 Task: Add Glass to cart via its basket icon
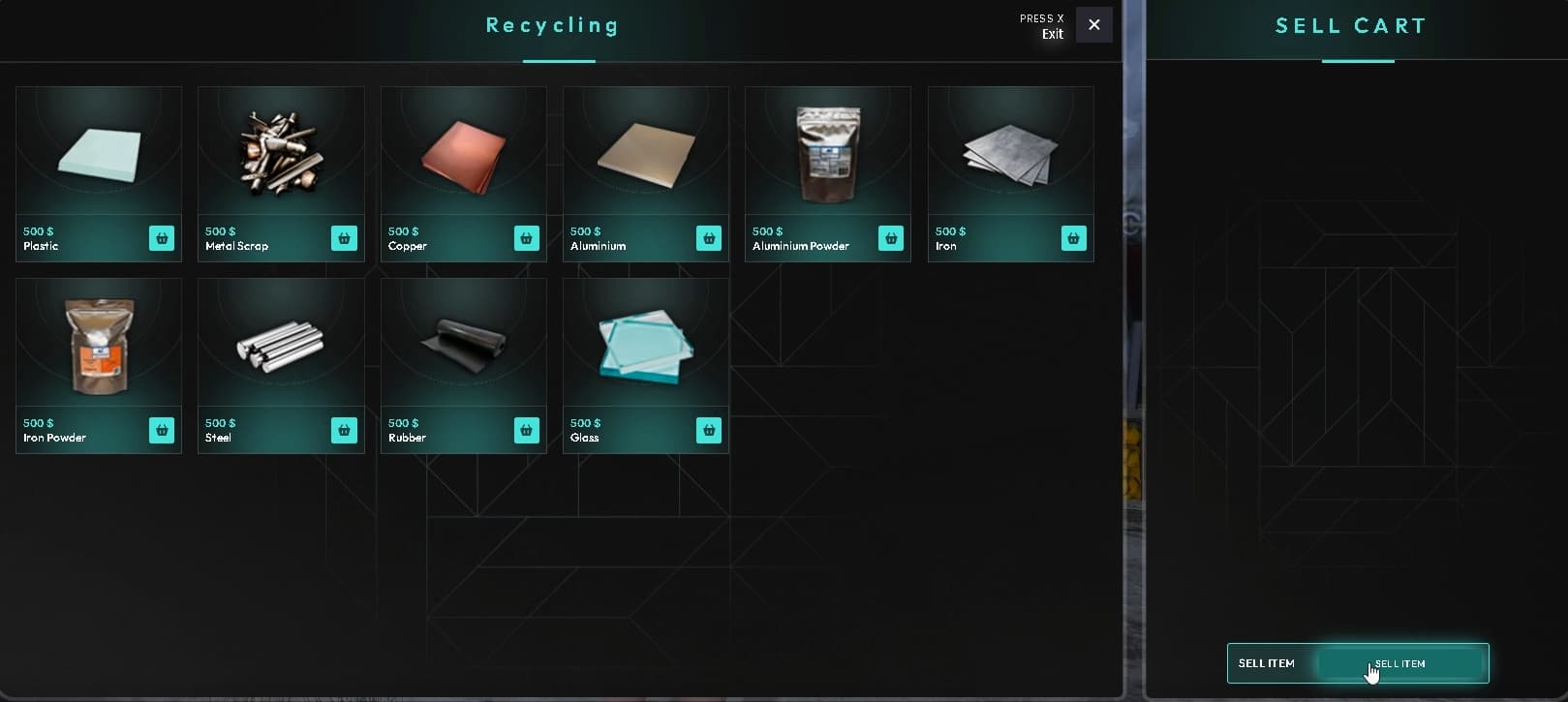coord(708,430)
